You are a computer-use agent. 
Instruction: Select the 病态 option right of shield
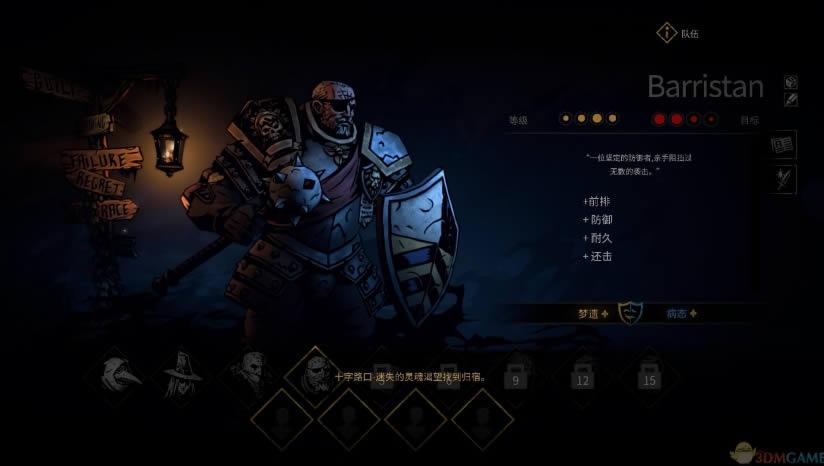(681, 313)
